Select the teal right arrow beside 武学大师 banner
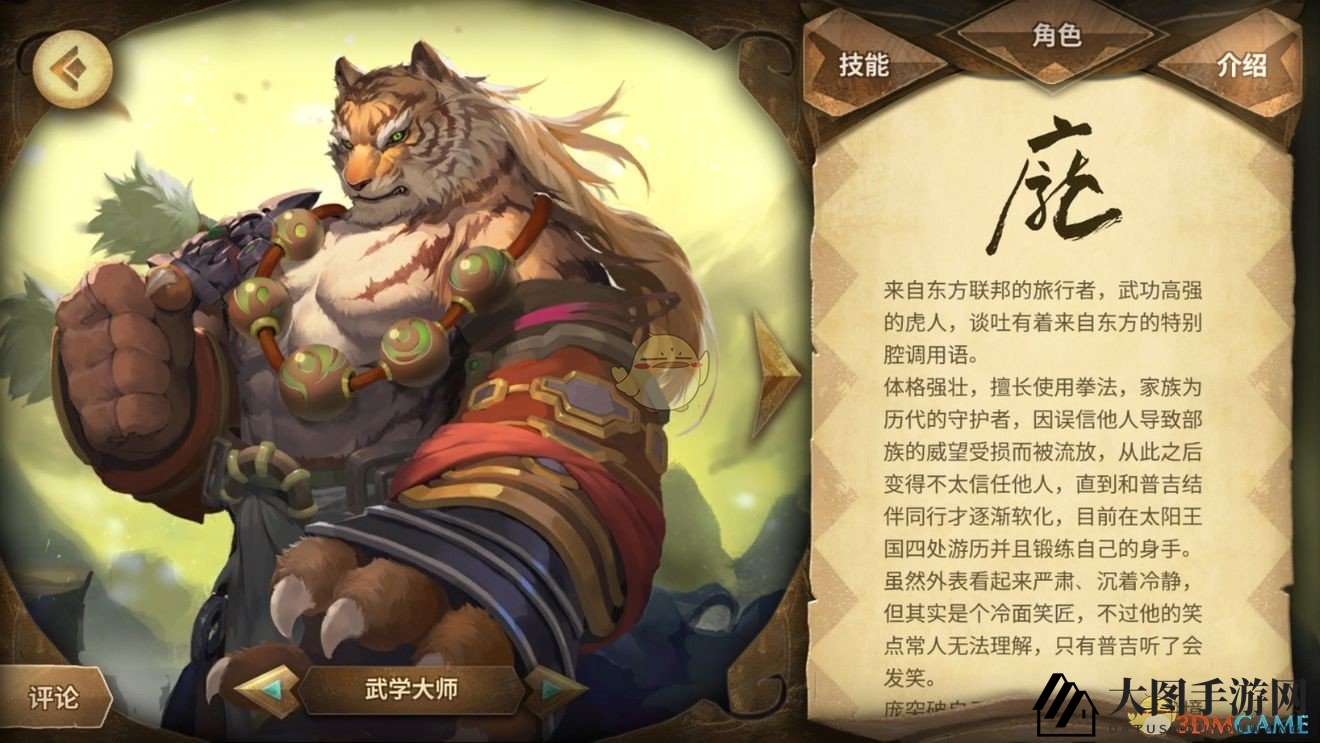This screenshot has height=743, width=1320. click(x=547, y=691)
